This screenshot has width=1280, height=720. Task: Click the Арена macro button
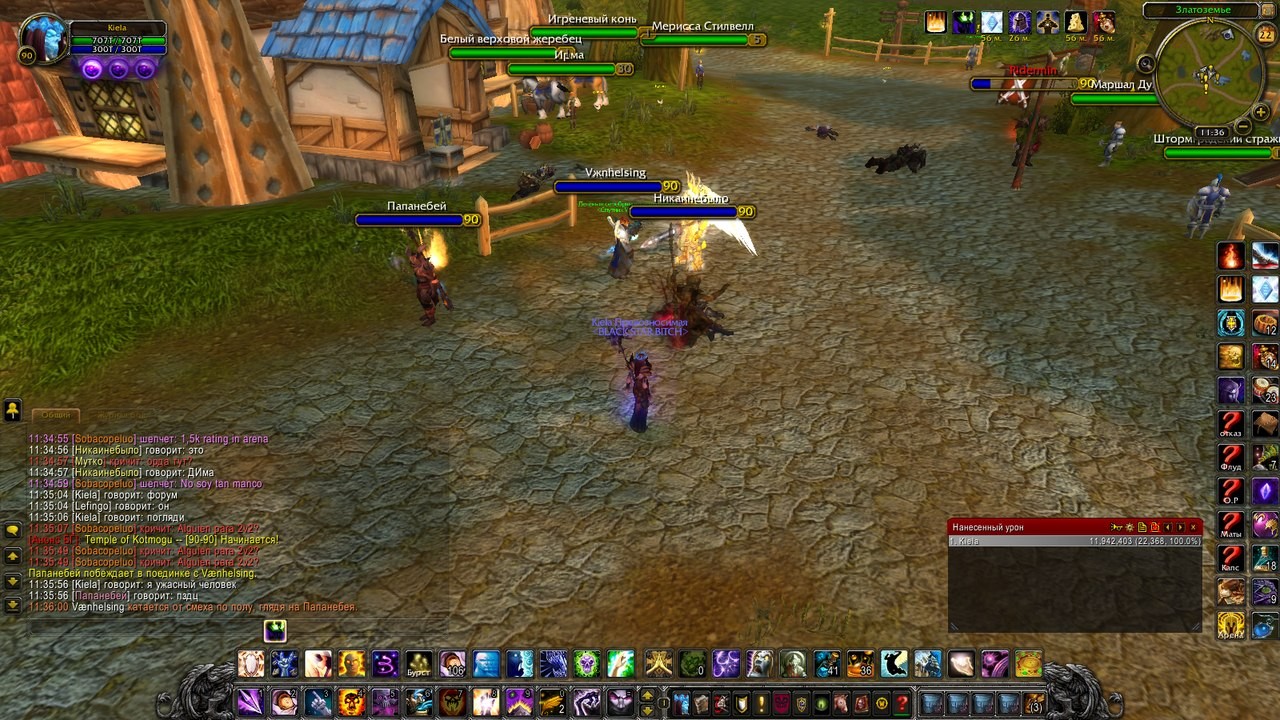(1231, 626)
